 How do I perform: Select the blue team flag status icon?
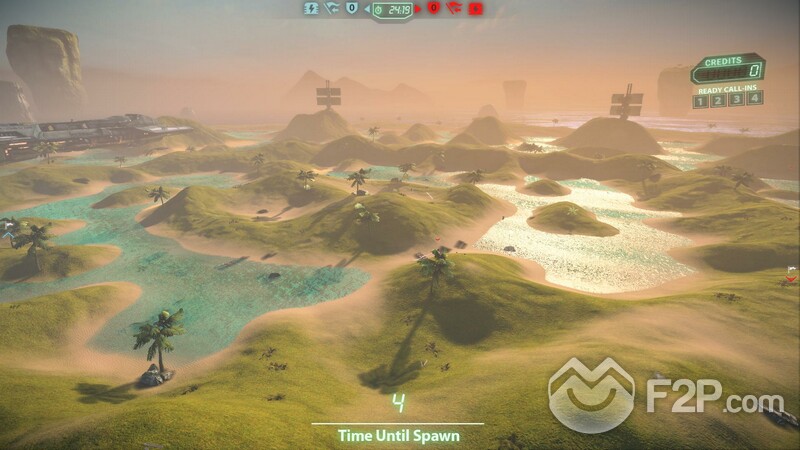(332, 8)
